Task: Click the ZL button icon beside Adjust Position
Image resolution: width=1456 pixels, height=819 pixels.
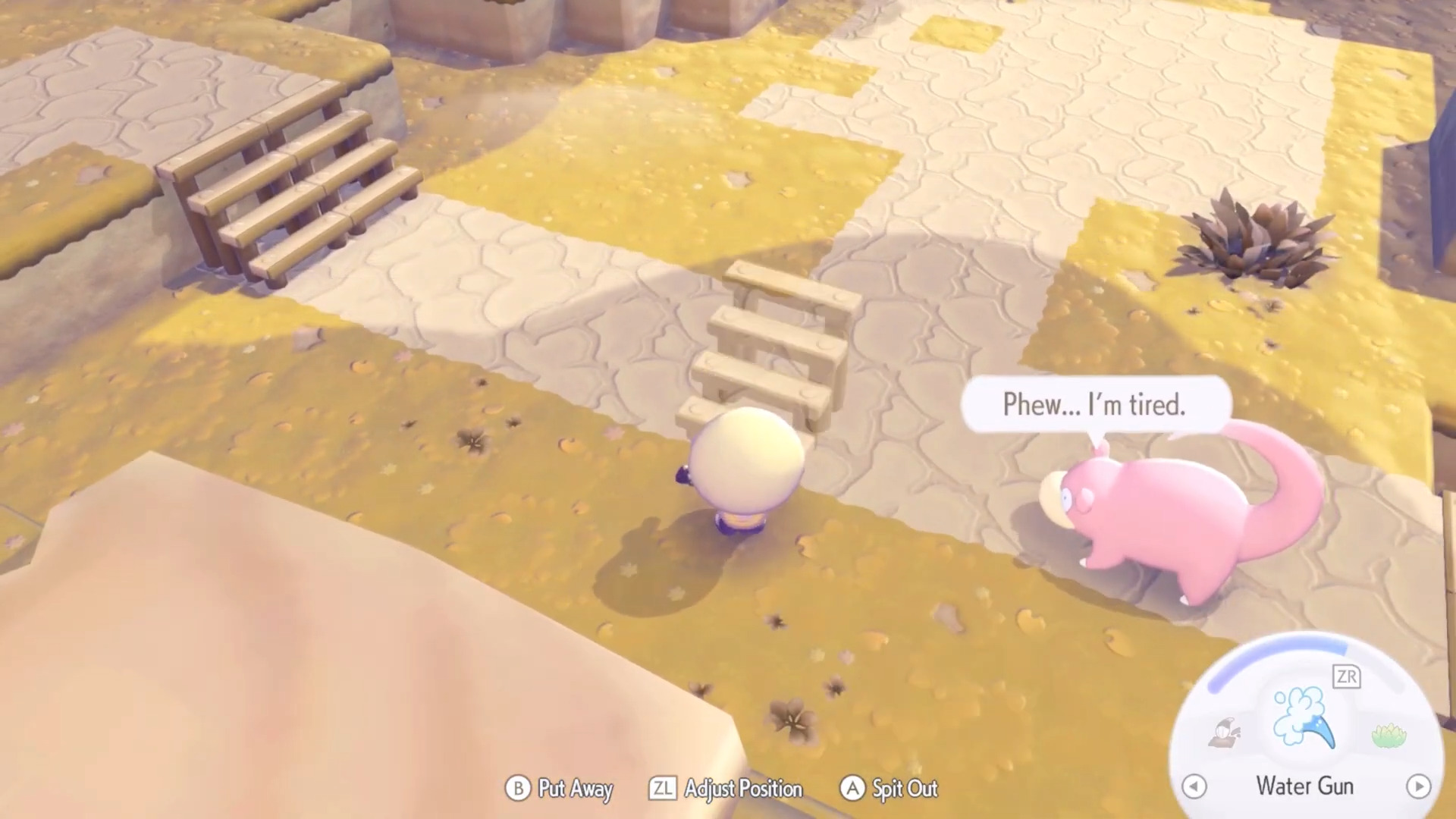Action: click(x=664, y=789)
